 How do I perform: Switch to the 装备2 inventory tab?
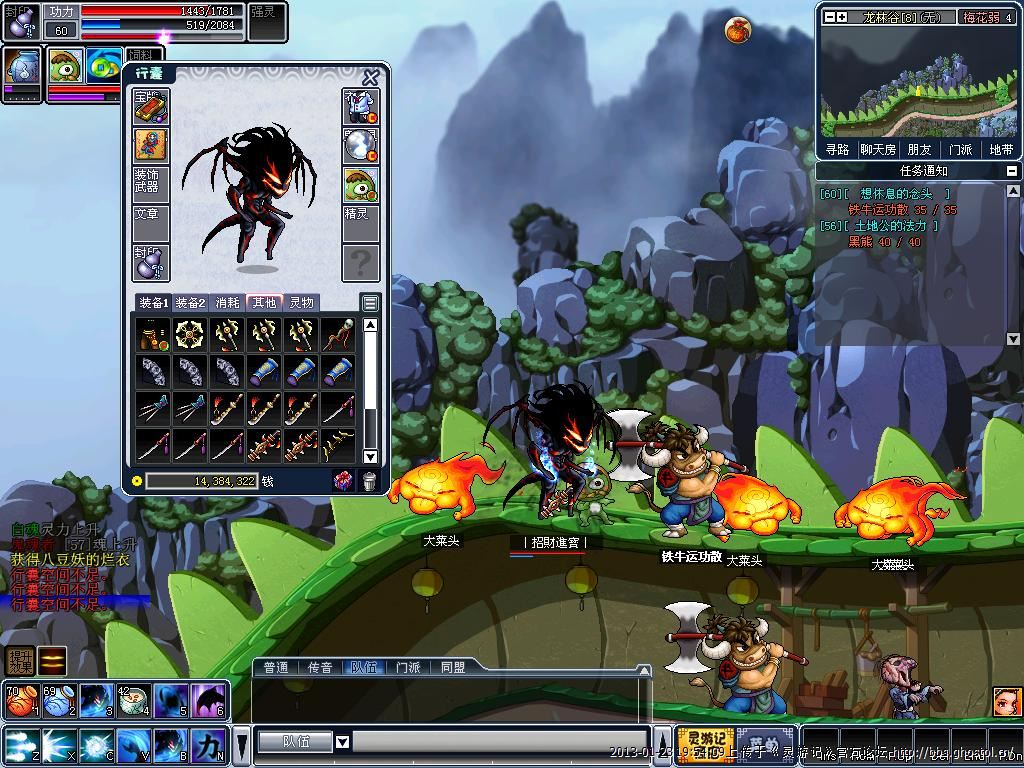[x=190, y=302]
